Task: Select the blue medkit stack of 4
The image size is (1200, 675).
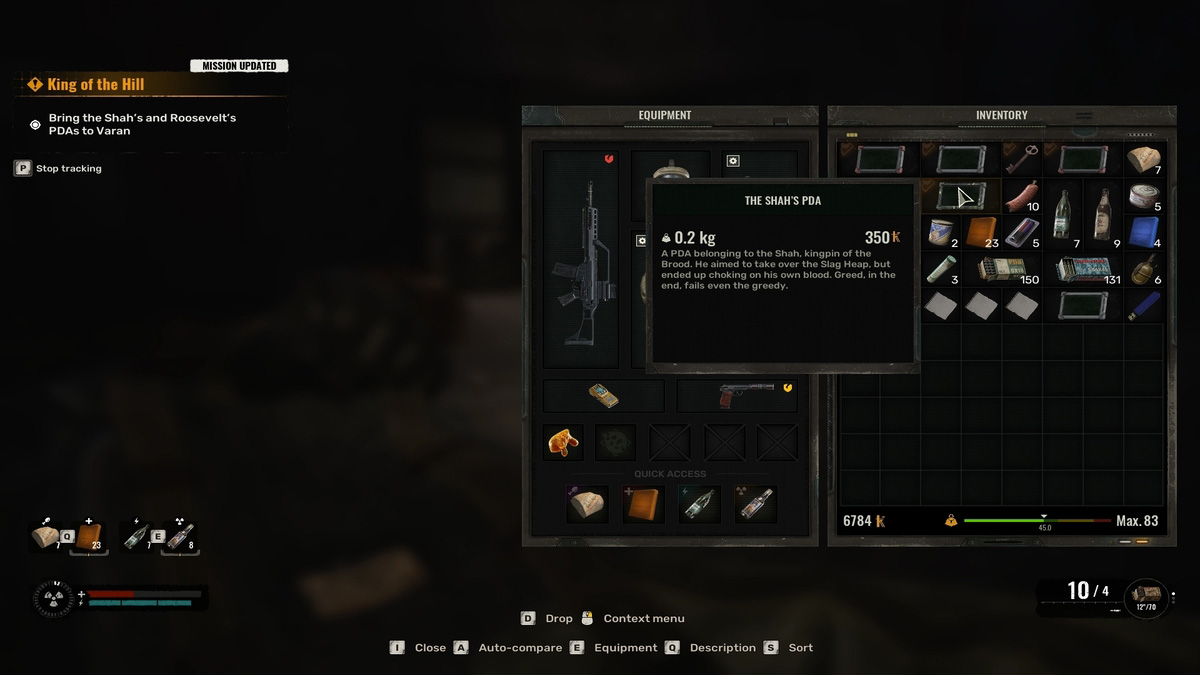Action: point(1143,233)
